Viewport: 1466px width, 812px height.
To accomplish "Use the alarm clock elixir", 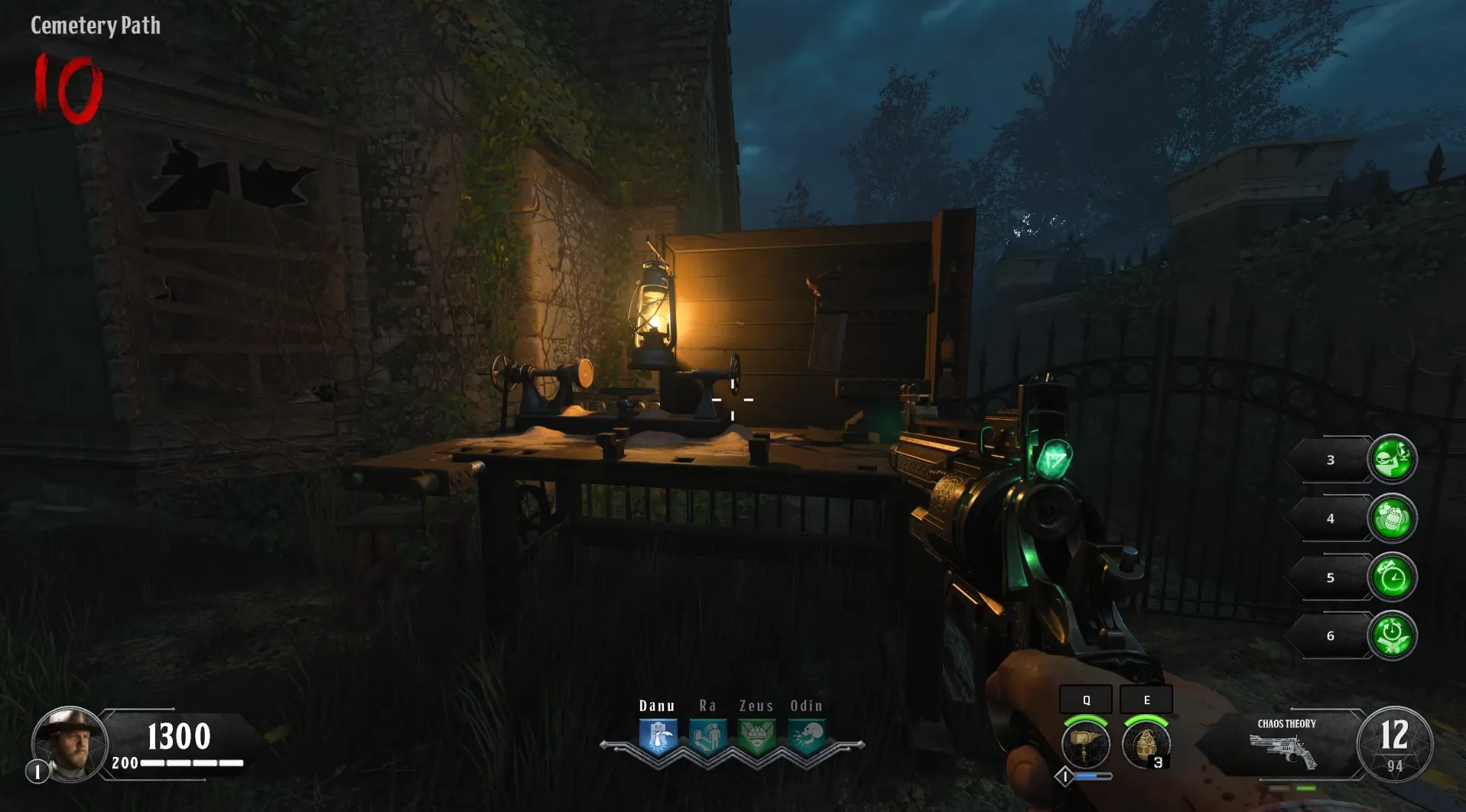I will click(1392, 577).
